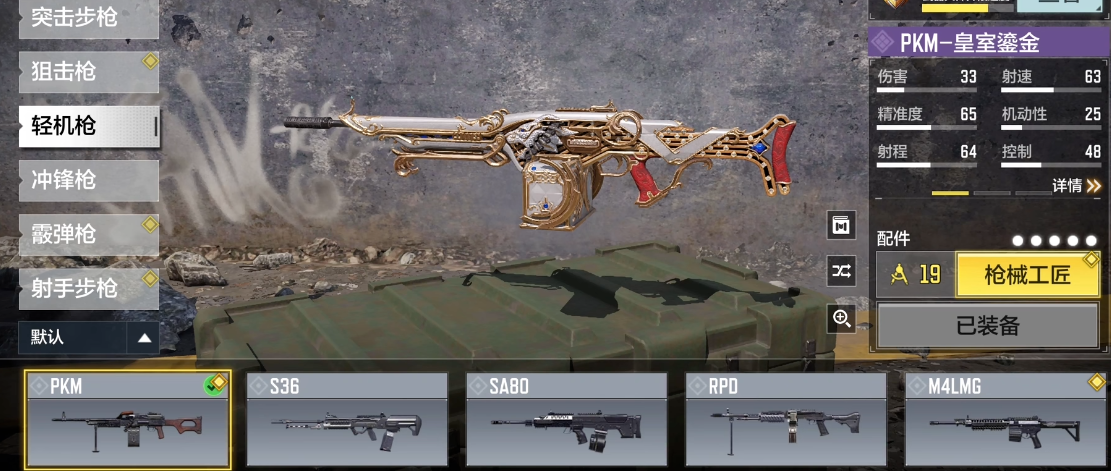Switch to the 突击步枪 weapon category

pyautogui.click(x=88, y=19)
